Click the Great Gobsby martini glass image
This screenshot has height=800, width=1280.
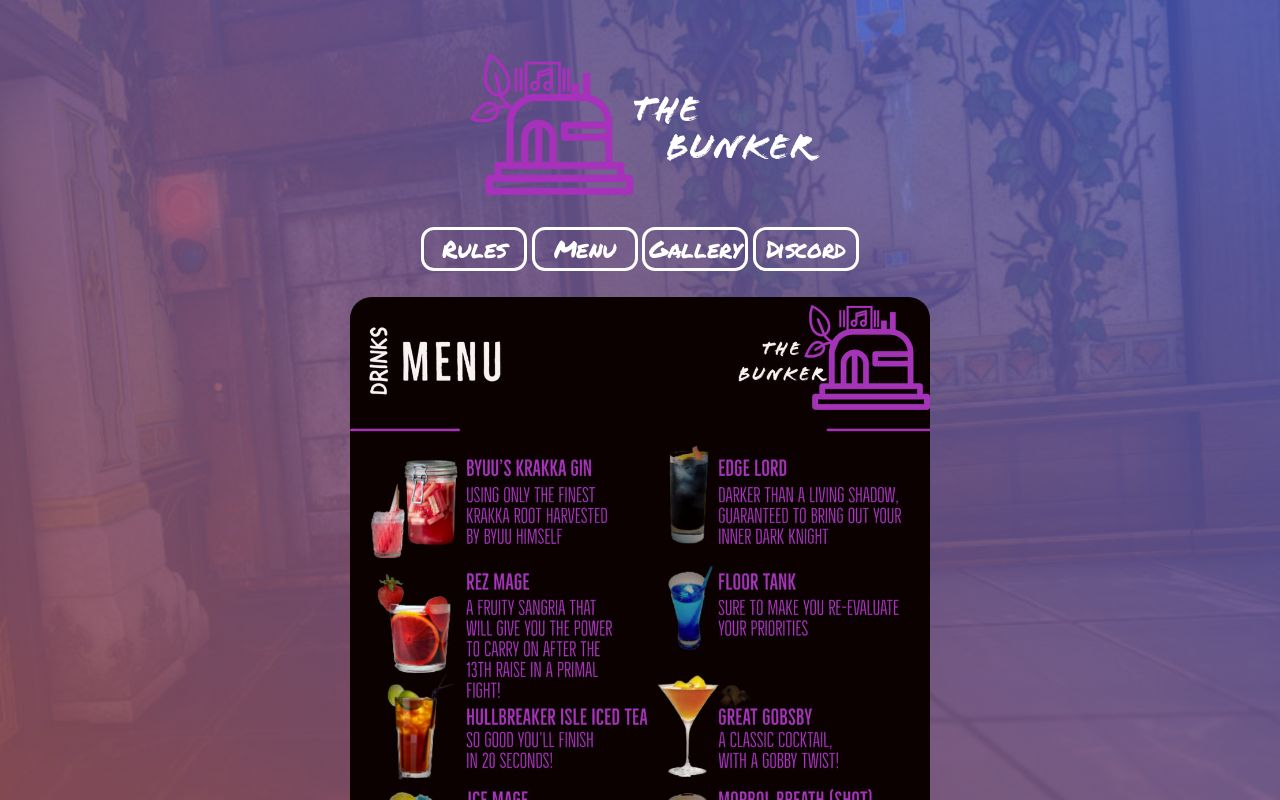690,730
